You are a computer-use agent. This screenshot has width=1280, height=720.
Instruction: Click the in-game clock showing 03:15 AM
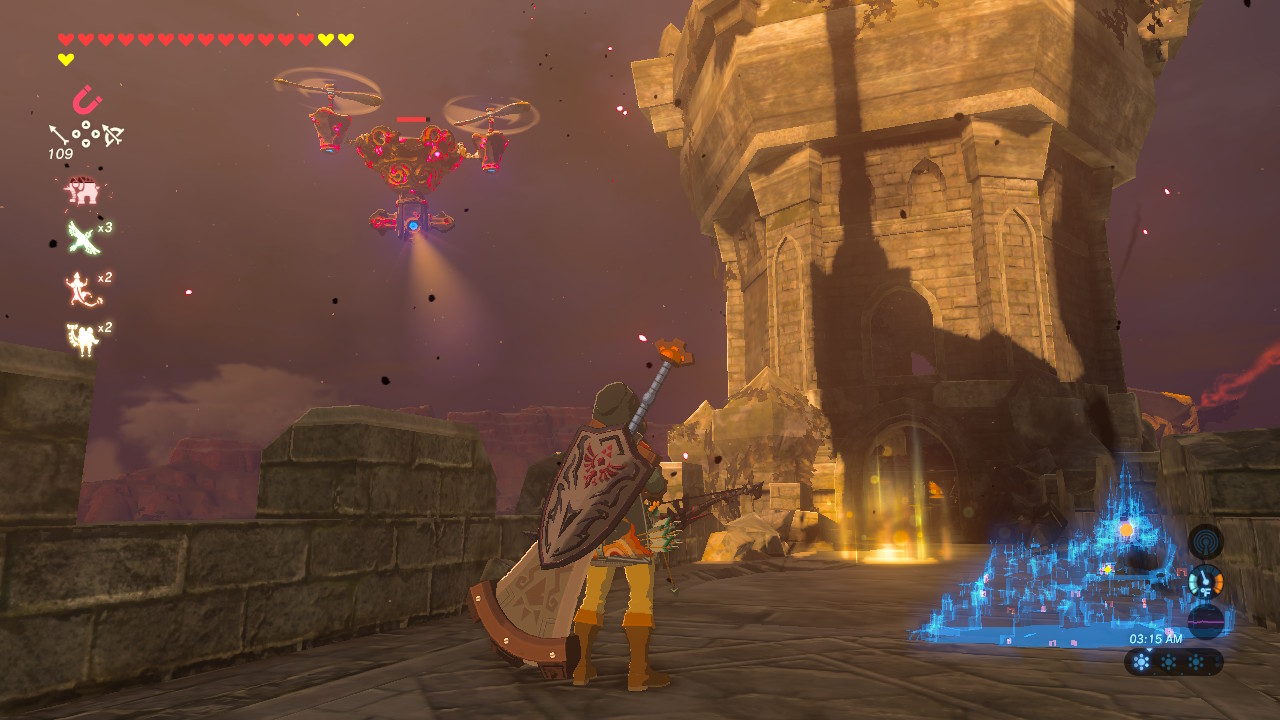click(1157, 639)
